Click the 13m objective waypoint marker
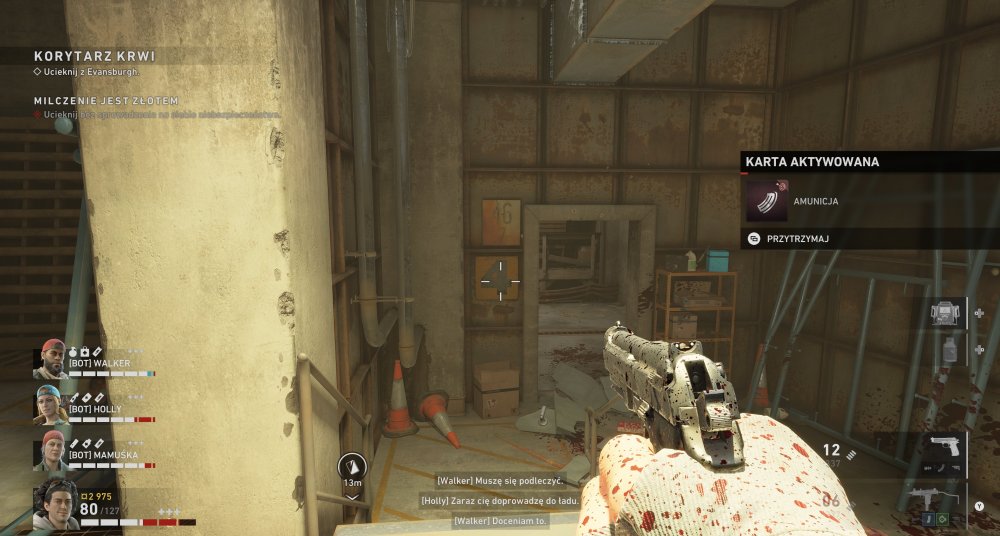Viewport: 1000px width, 536px height. coord(352,467)
